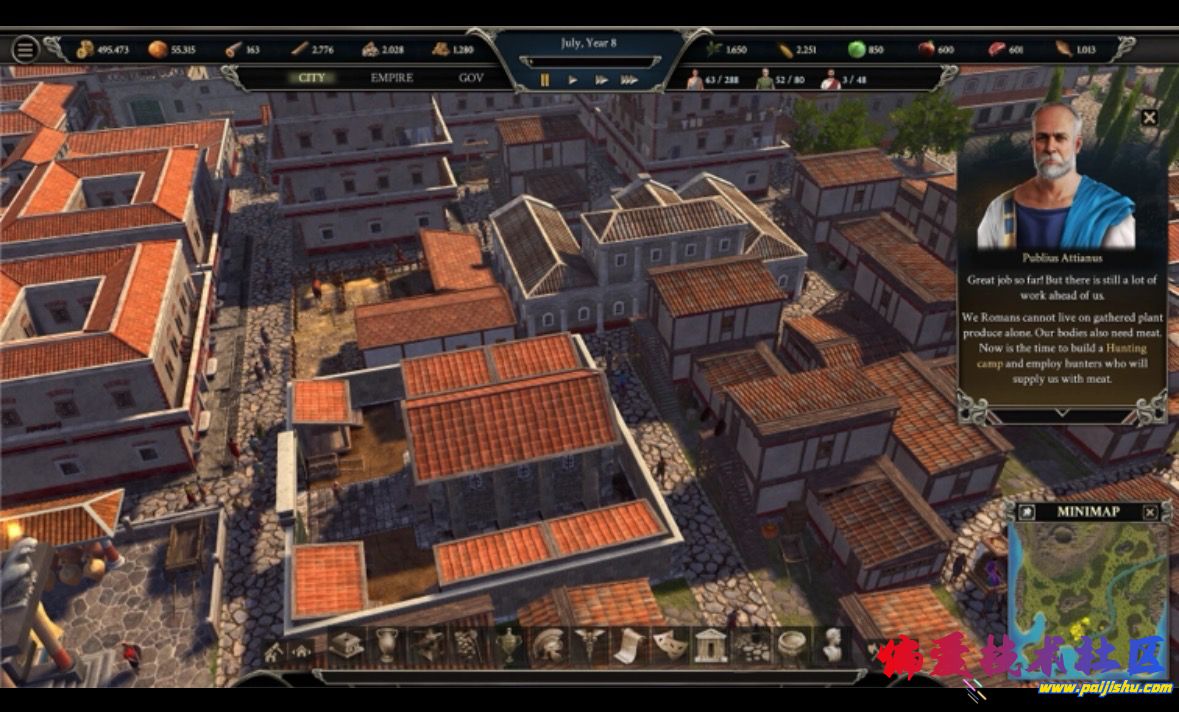Open the marble bust build category

[831, 645]
